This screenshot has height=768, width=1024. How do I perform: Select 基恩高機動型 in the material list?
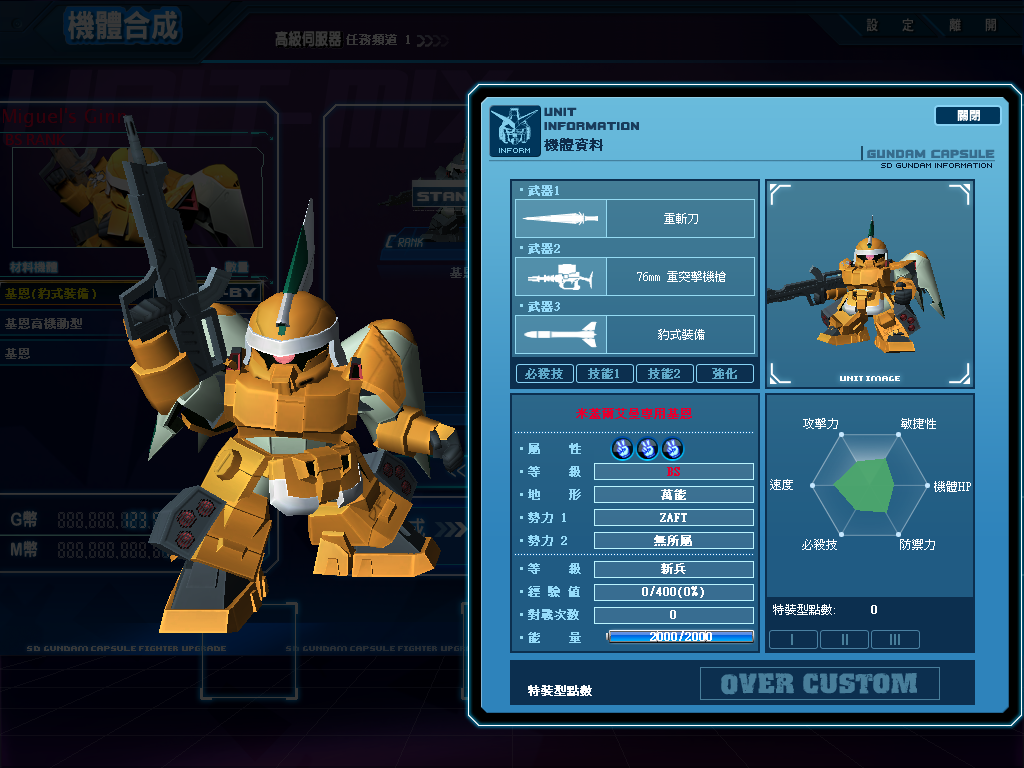coord(60,324)
